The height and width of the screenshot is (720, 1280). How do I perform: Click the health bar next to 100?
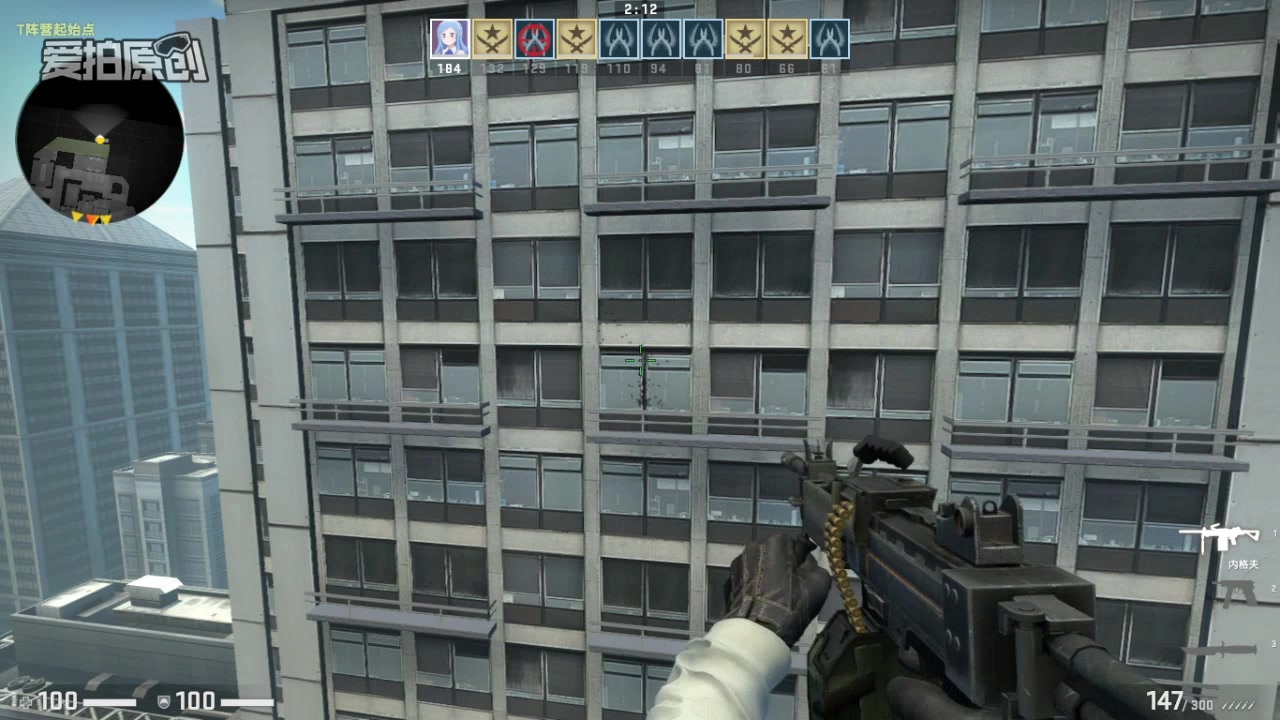pyautogui.click(x=110, y=701)
